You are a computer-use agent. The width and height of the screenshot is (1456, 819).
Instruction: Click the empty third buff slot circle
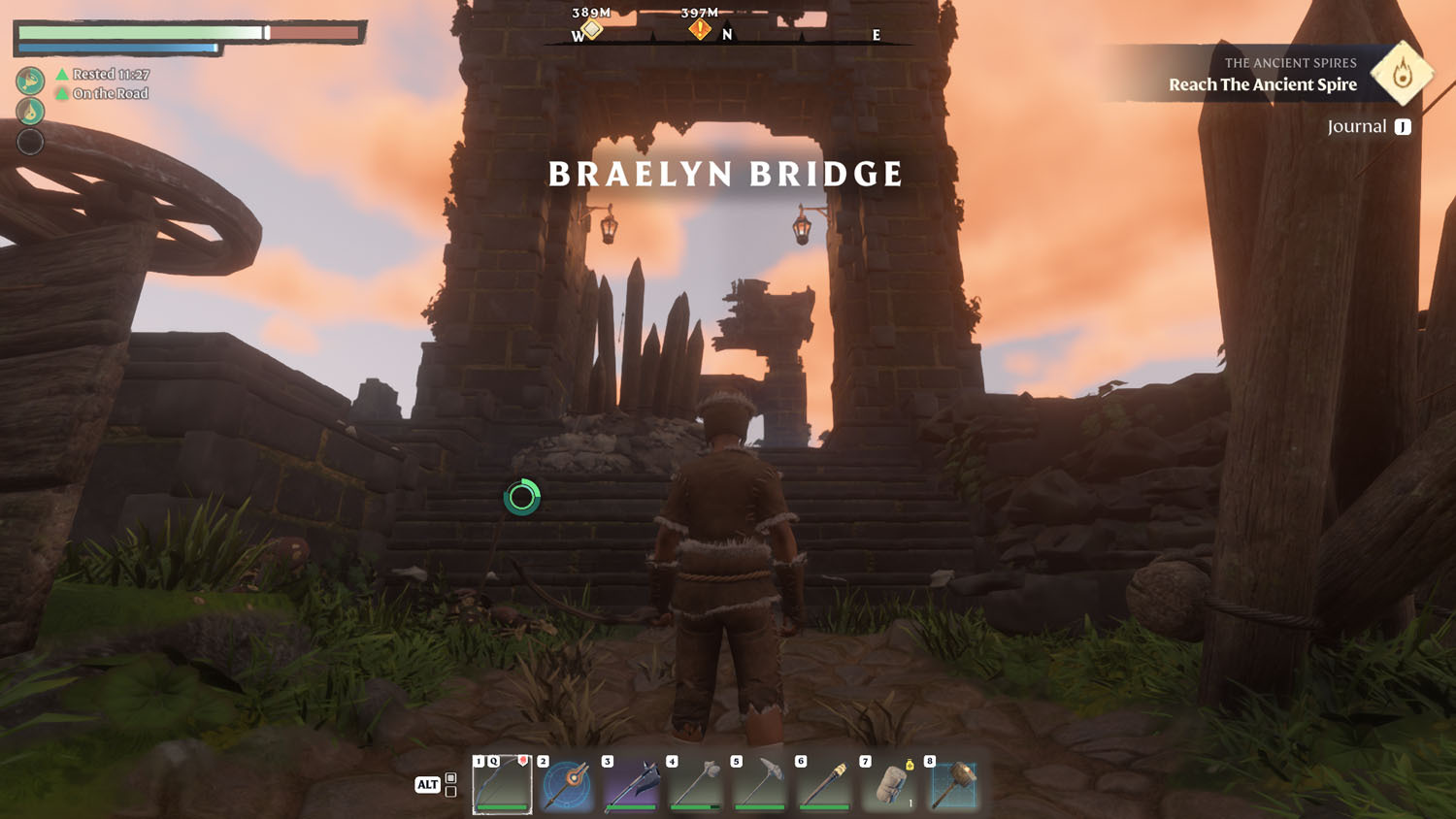coord(30,140)
